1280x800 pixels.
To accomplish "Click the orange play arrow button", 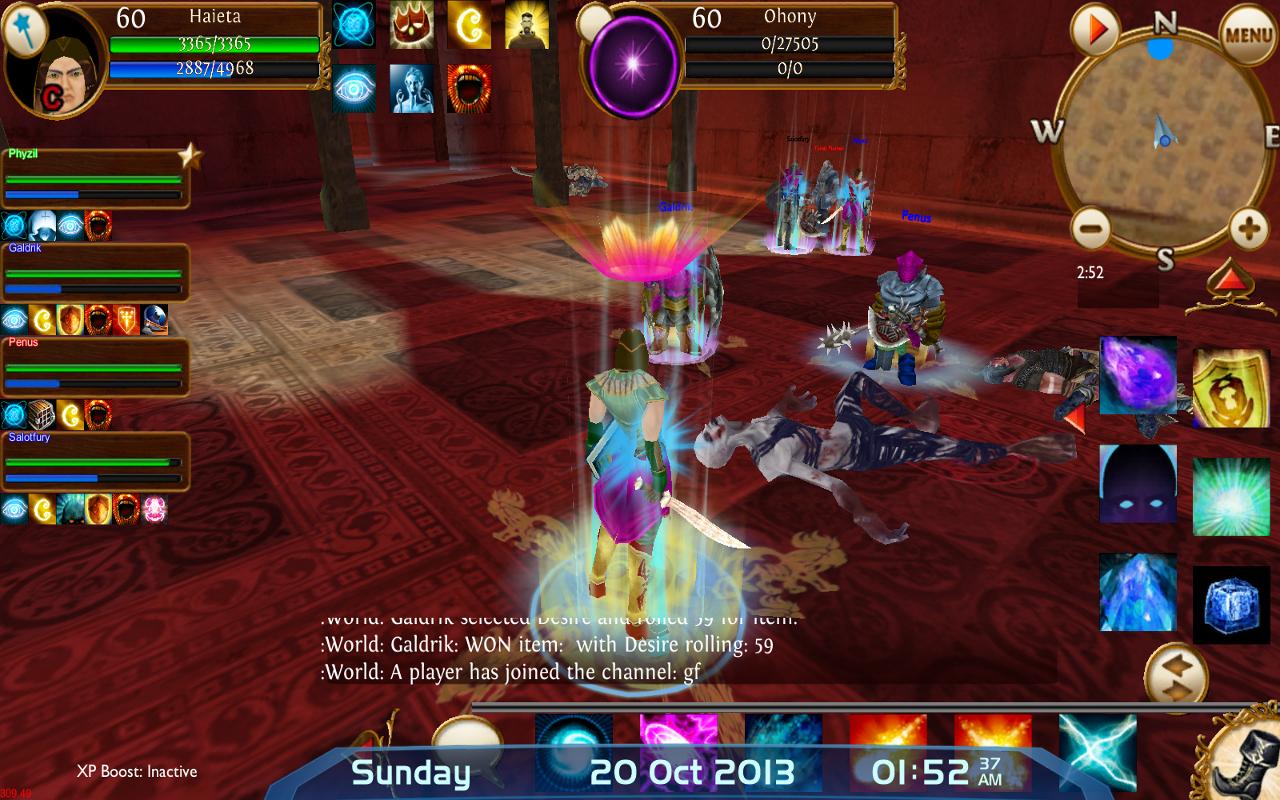I will click(1096, 31).
